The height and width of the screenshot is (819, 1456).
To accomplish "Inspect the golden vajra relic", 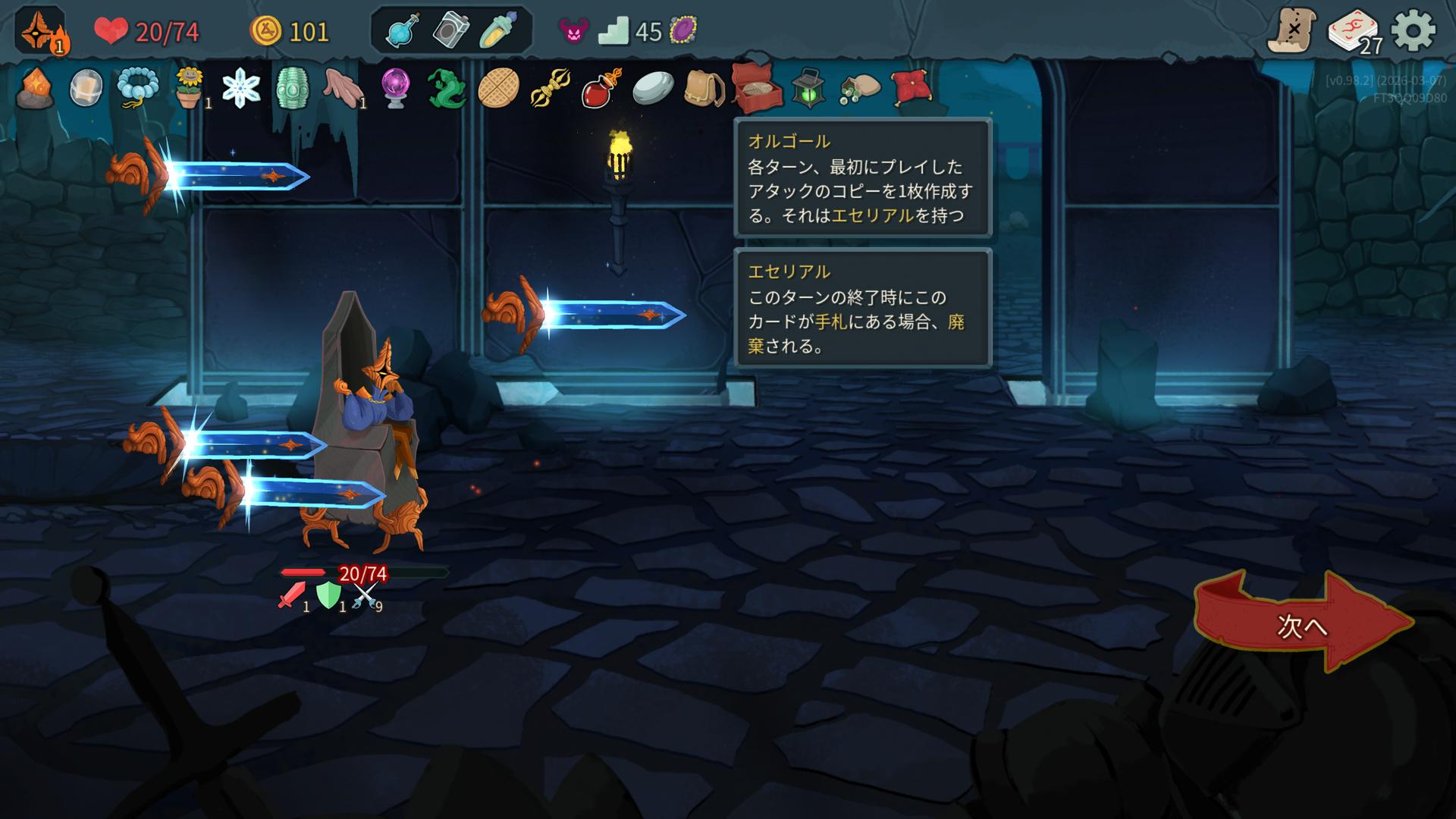I will (550, 88).
